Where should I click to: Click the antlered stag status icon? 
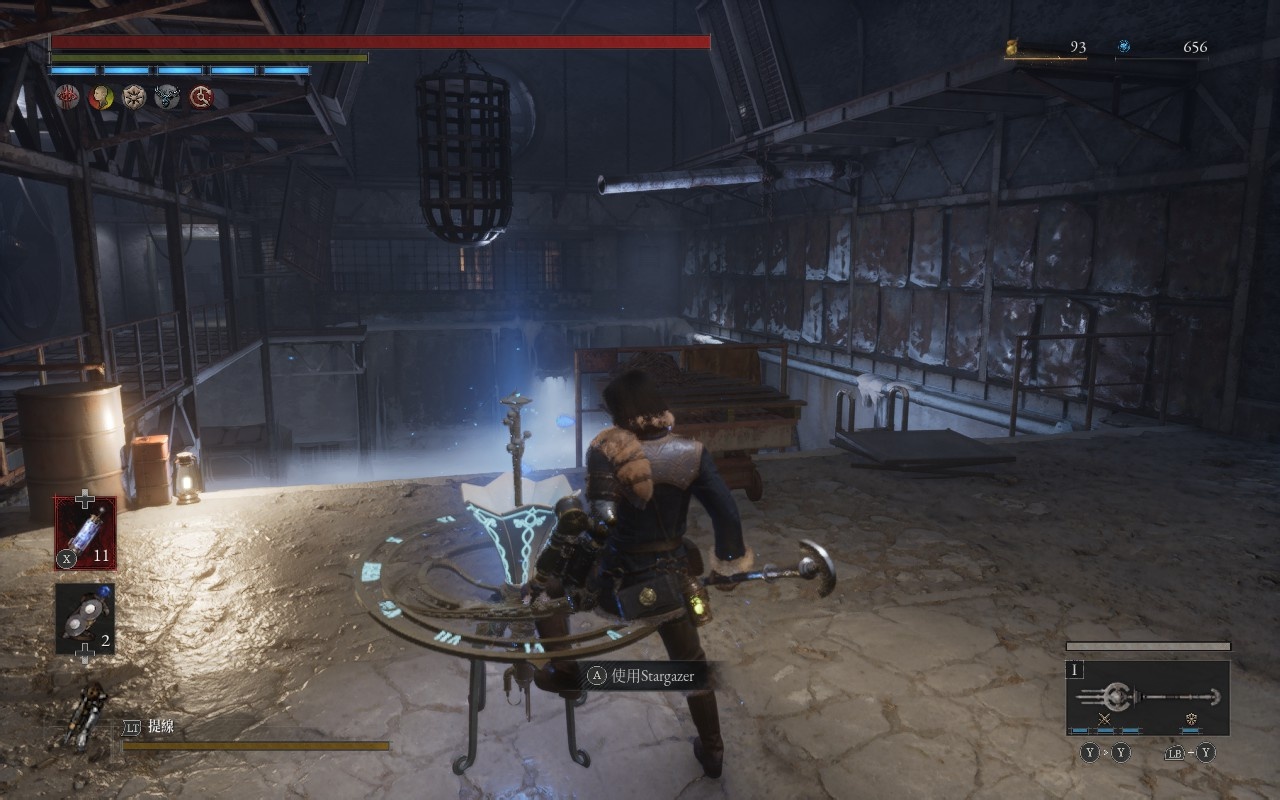[167, 97]
